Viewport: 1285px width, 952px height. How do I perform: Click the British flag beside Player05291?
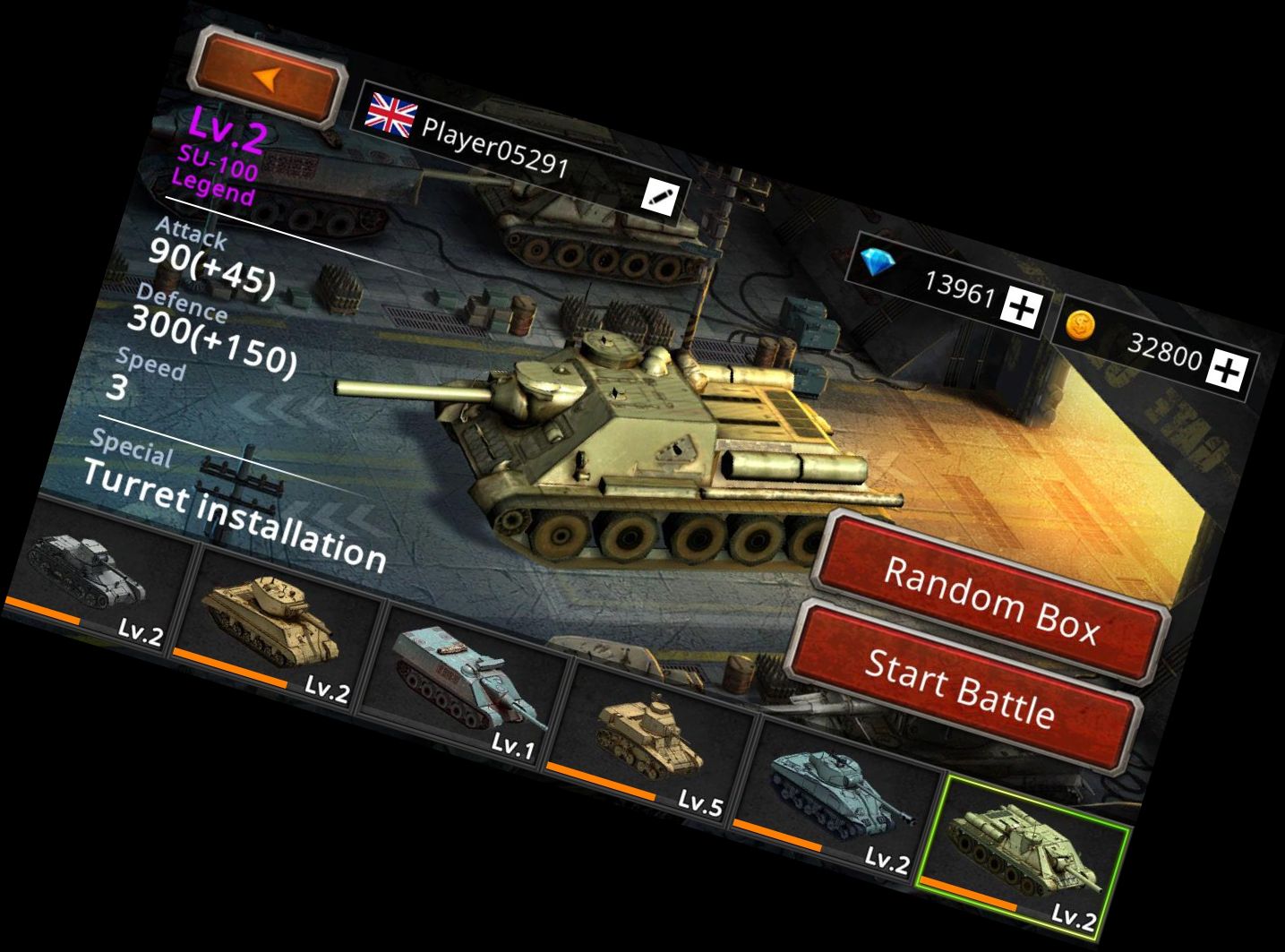[390, 111]
